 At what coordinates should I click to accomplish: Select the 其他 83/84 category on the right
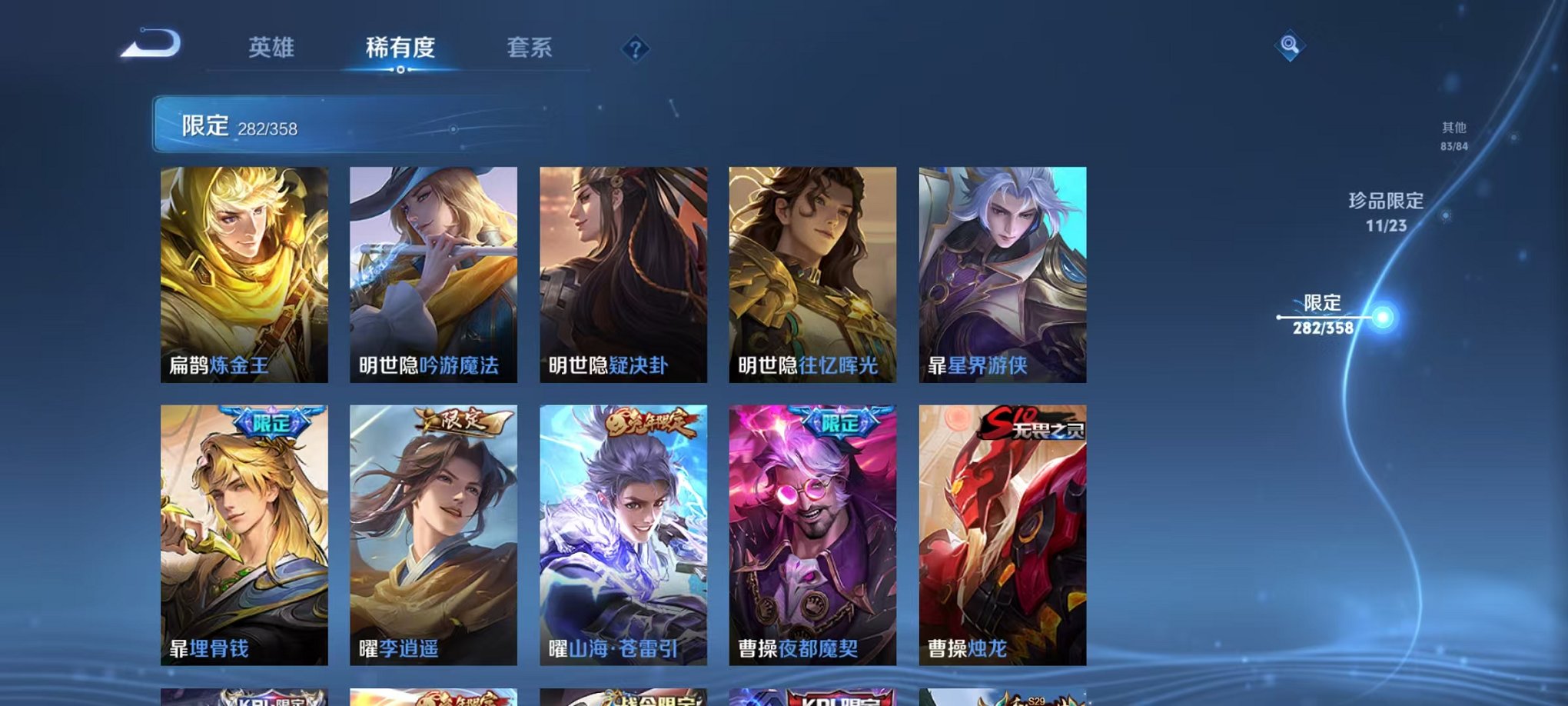(1453, 135)
